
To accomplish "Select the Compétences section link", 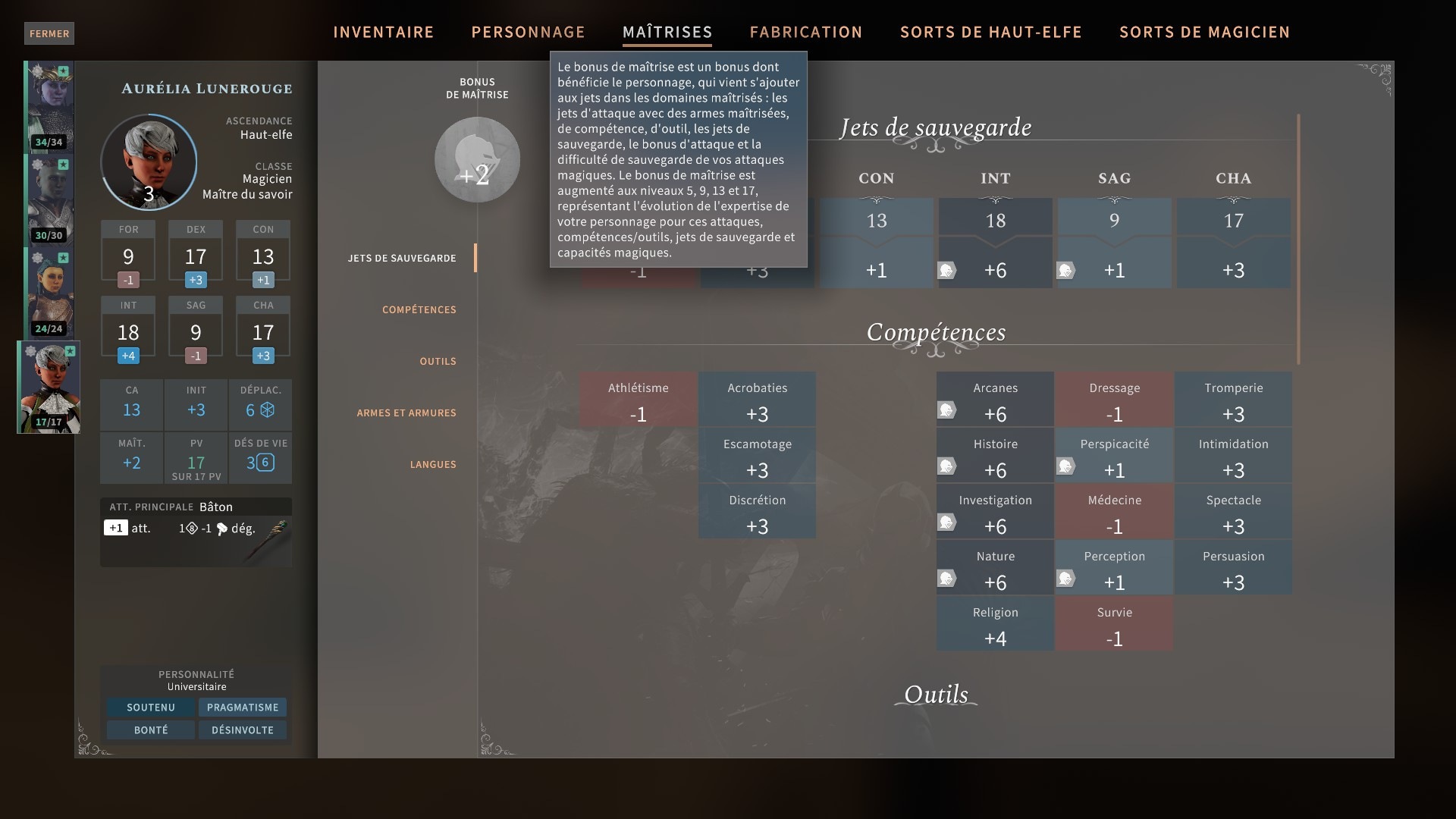I will click(x=419, y=309).
